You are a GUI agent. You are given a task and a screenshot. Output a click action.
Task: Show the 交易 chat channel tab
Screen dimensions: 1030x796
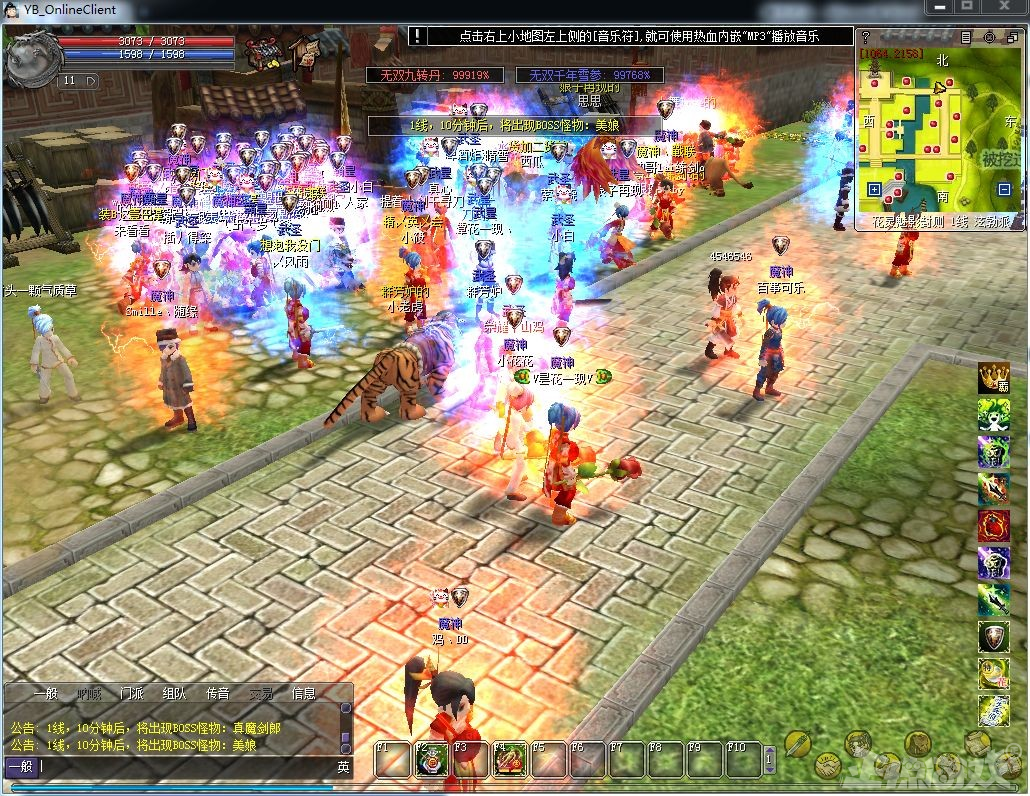(x=261, y=693)
